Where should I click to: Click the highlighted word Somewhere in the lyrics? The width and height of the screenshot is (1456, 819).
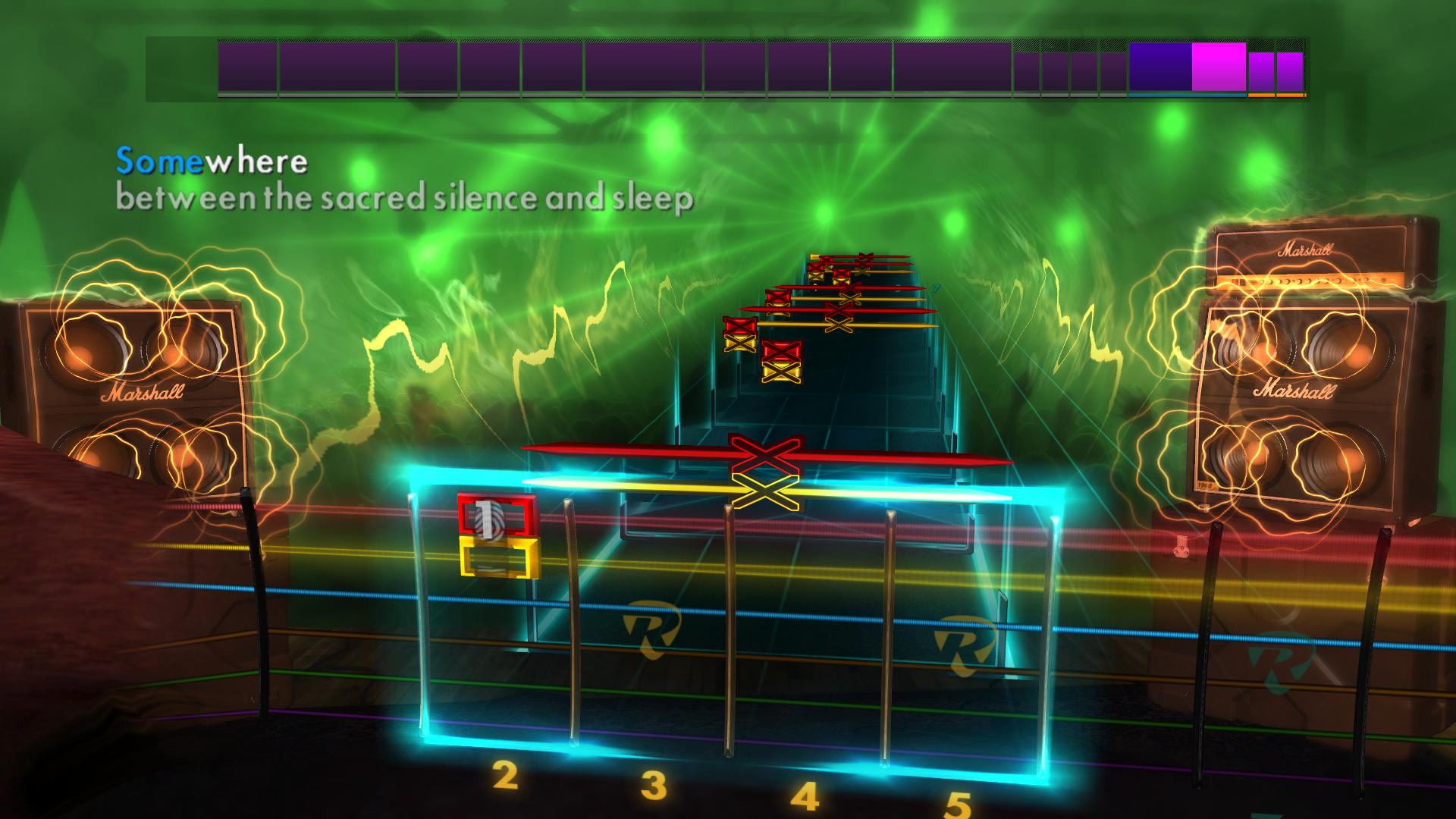(x=209, y=159)
